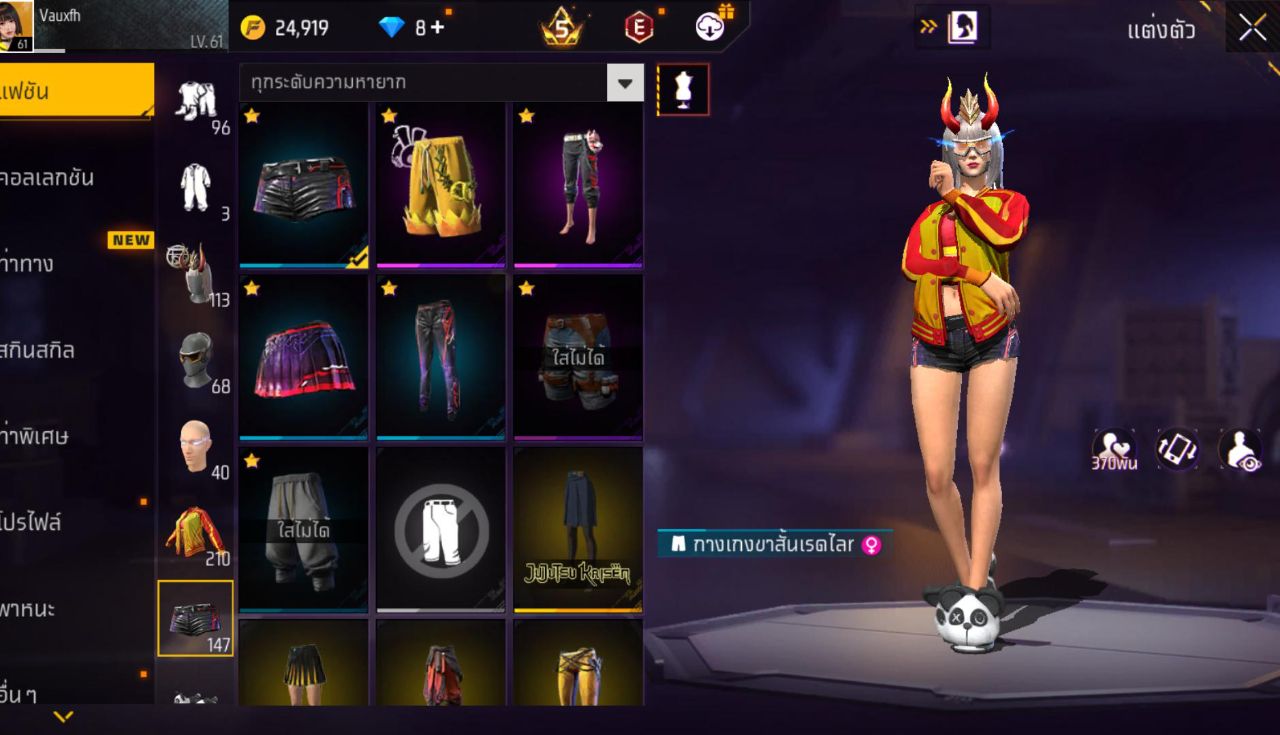Viewport: 1280px width, 735px height.
Task: Expand the sidebar using the bottom chevron
Action: (x=63, y=716)
